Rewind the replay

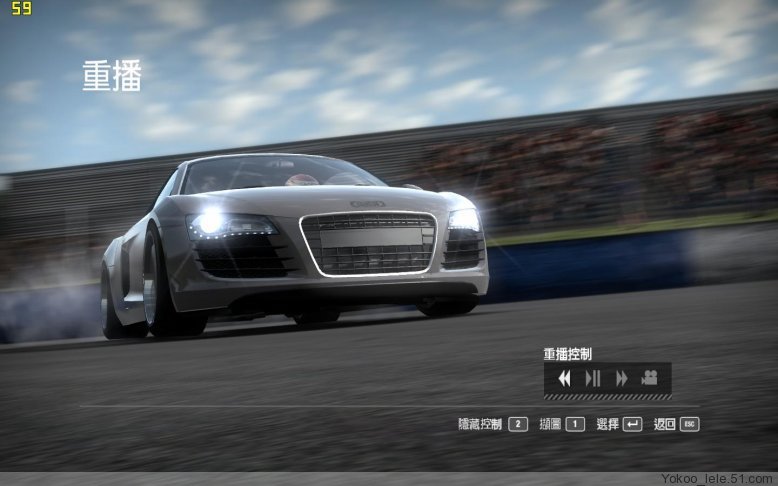564,378
